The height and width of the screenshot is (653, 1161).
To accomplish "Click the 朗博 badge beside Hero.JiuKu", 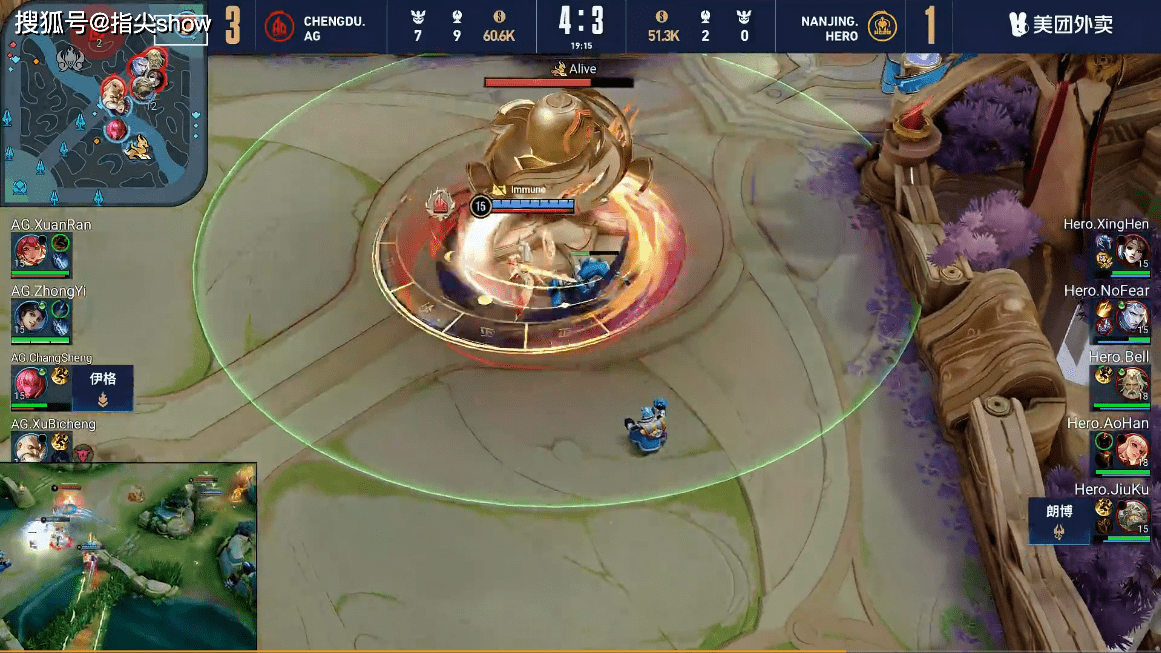I will point(1059,520).
